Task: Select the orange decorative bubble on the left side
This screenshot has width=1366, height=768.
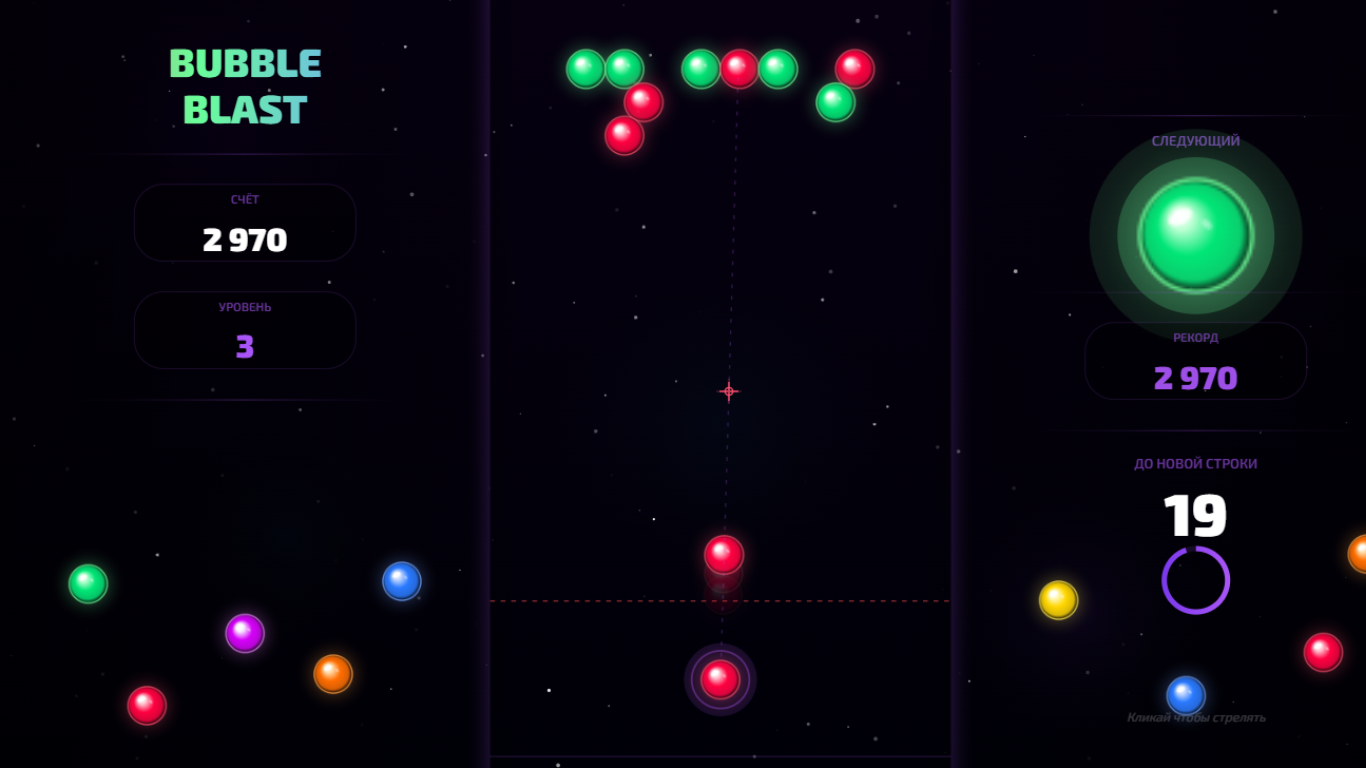Action: coord(331,674)
